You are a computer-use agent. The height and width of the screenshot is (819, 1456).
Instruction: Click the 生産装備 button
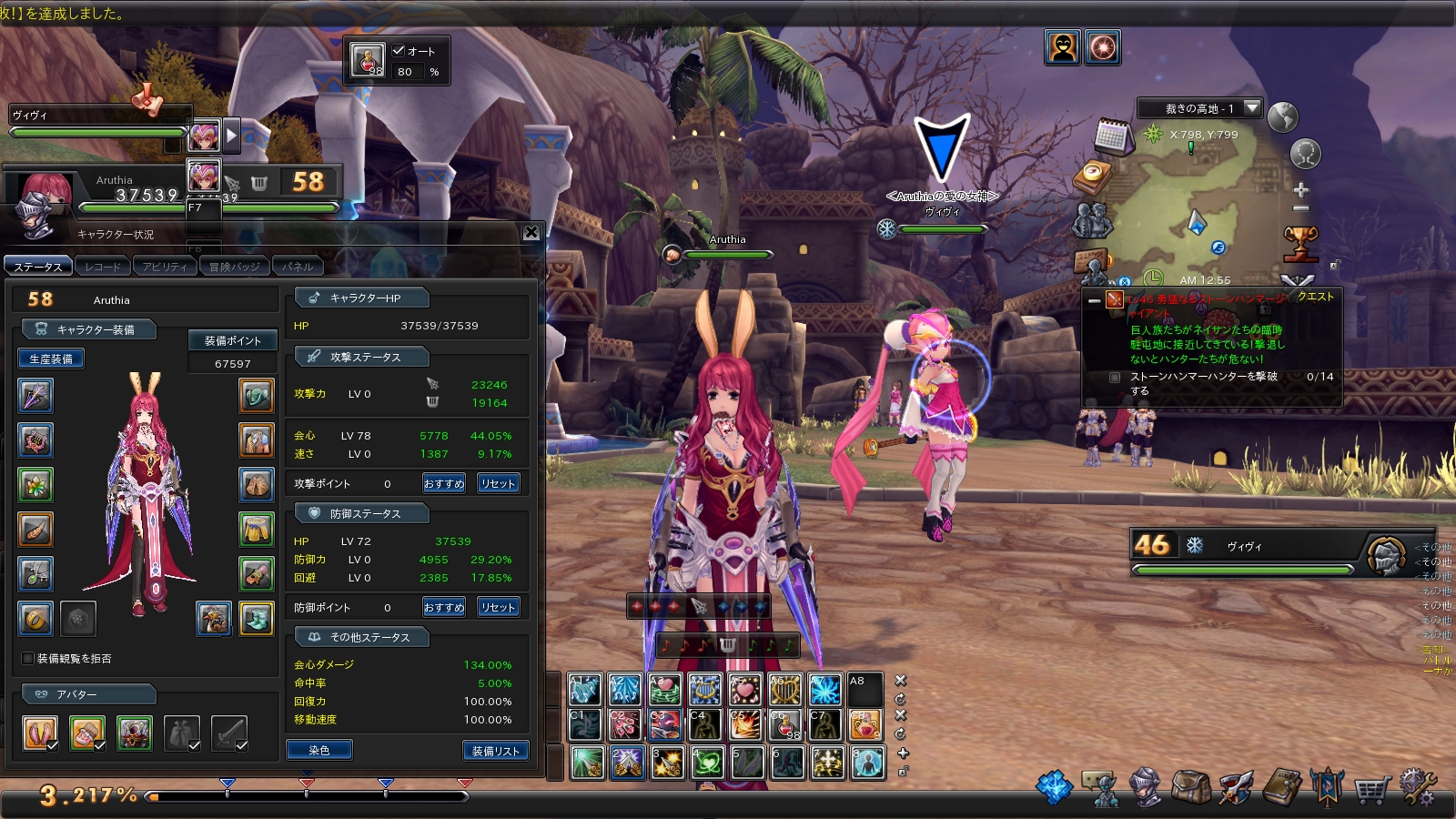click(51, 359)
